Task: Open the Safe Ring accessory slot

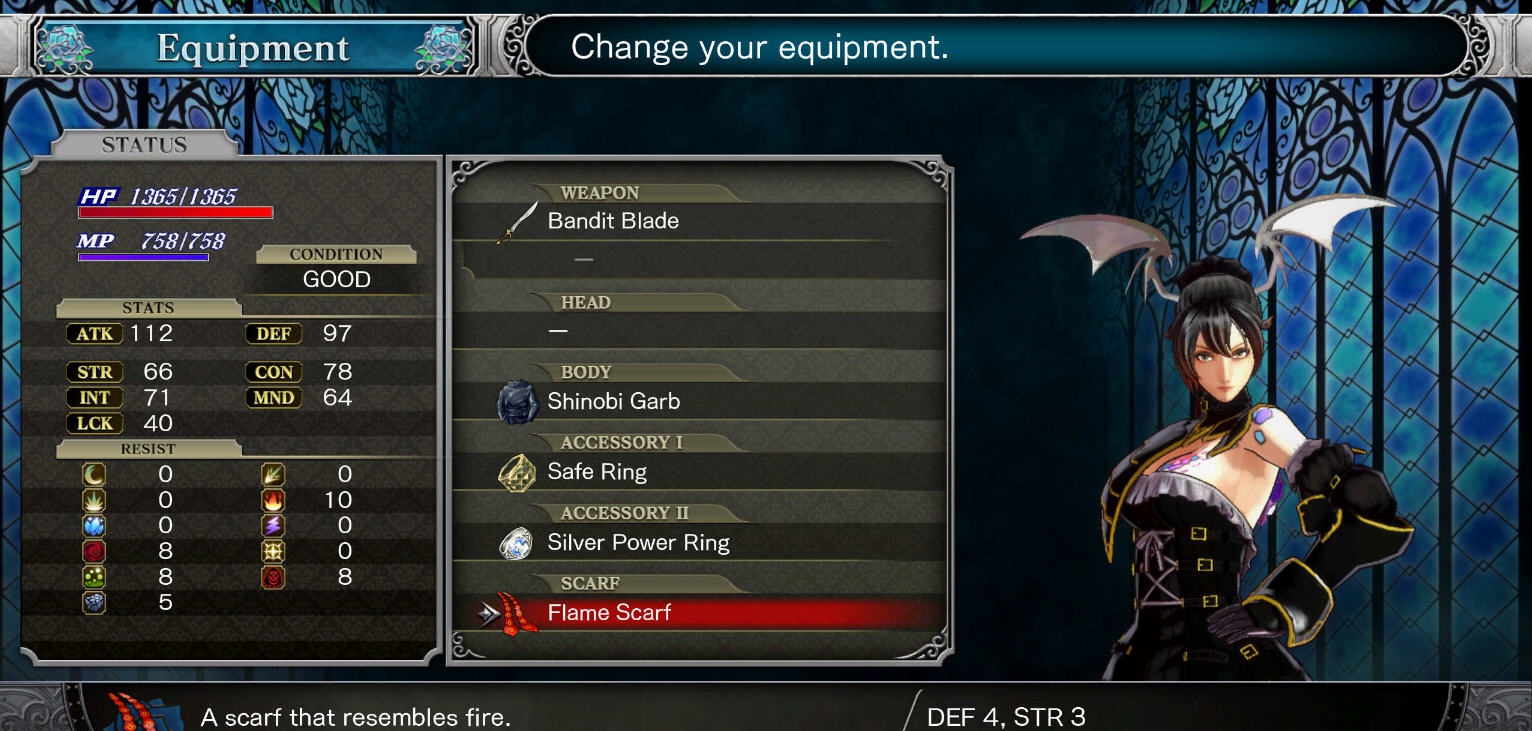Action: (597, 472)
